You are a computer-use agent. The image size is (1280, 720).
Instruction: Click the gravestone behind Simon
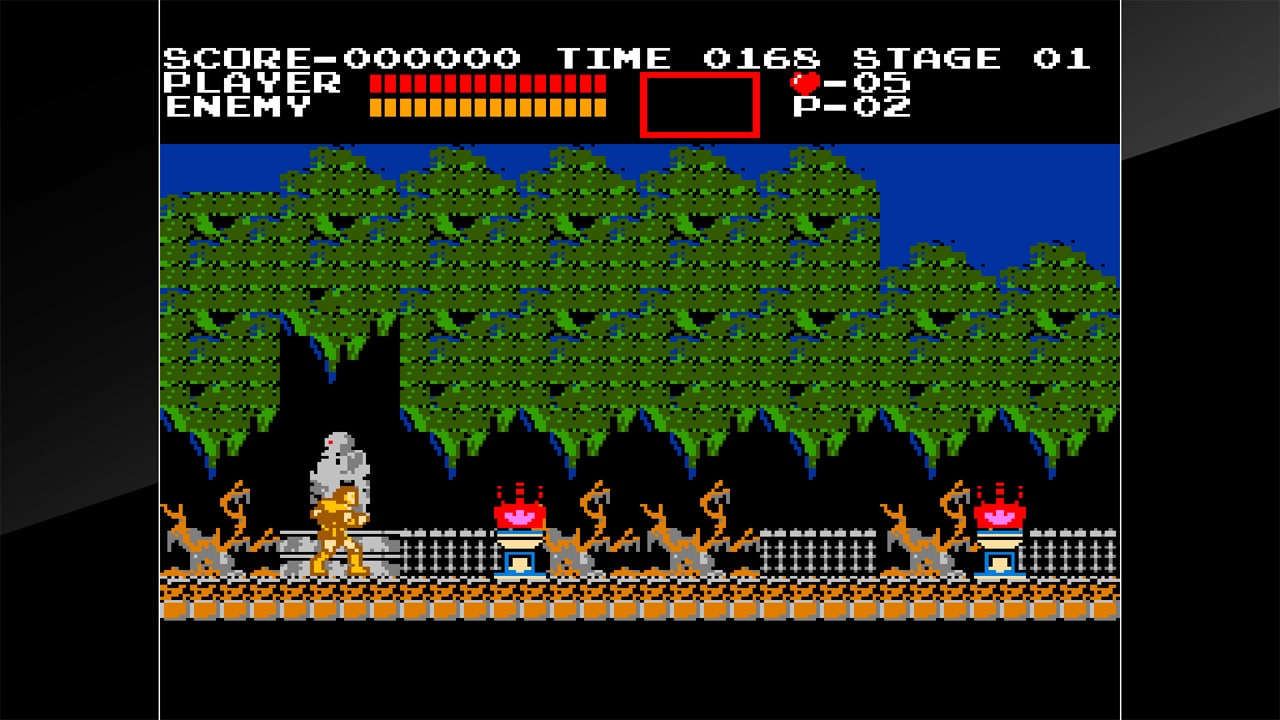coord(340,470)
